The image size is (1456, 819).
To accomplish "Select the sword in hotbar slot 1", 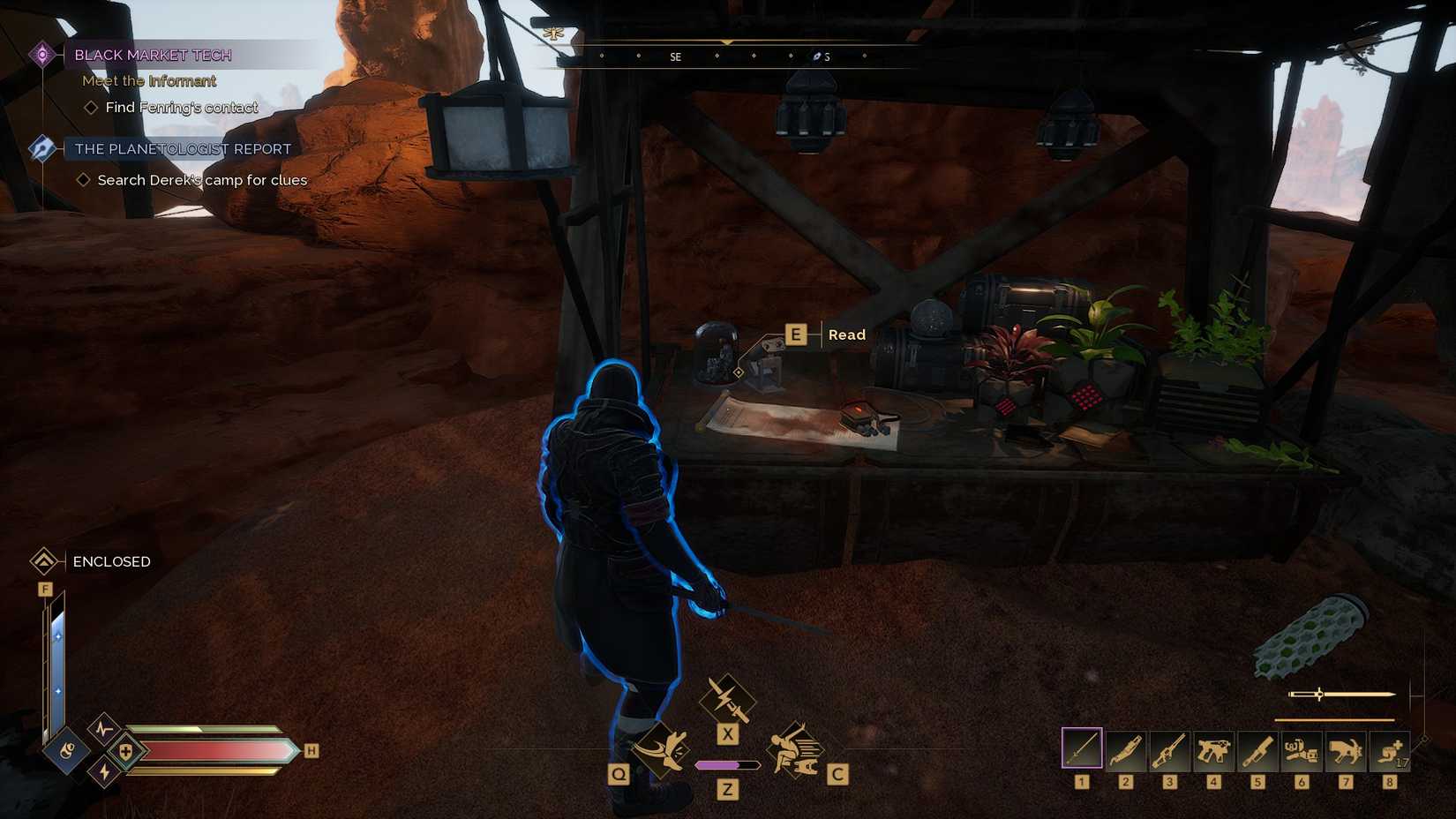I will pyautogui.click(x=1081, y=751).
